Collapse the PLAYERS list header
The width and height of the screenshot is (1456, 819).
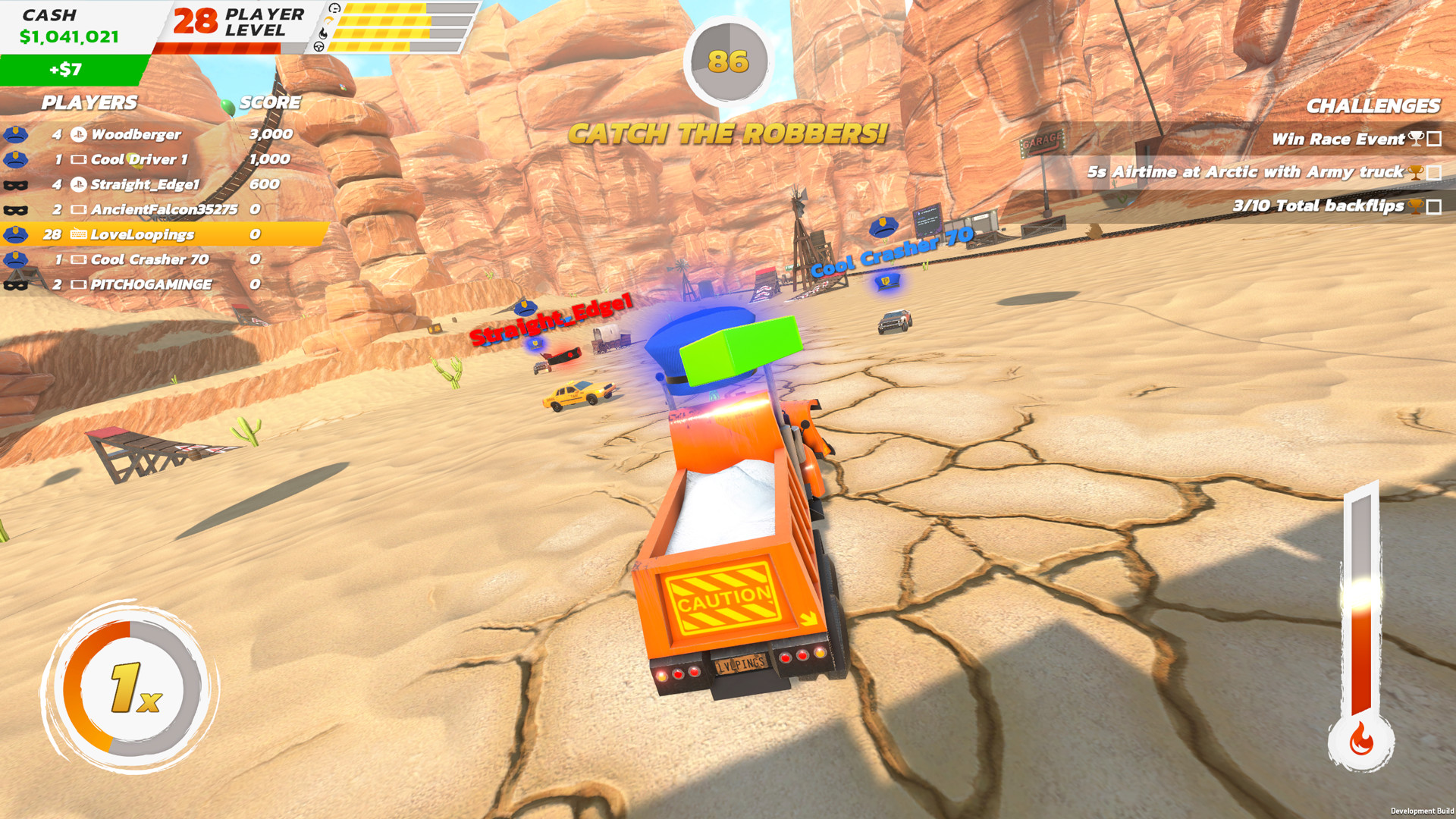click(89, 103)
